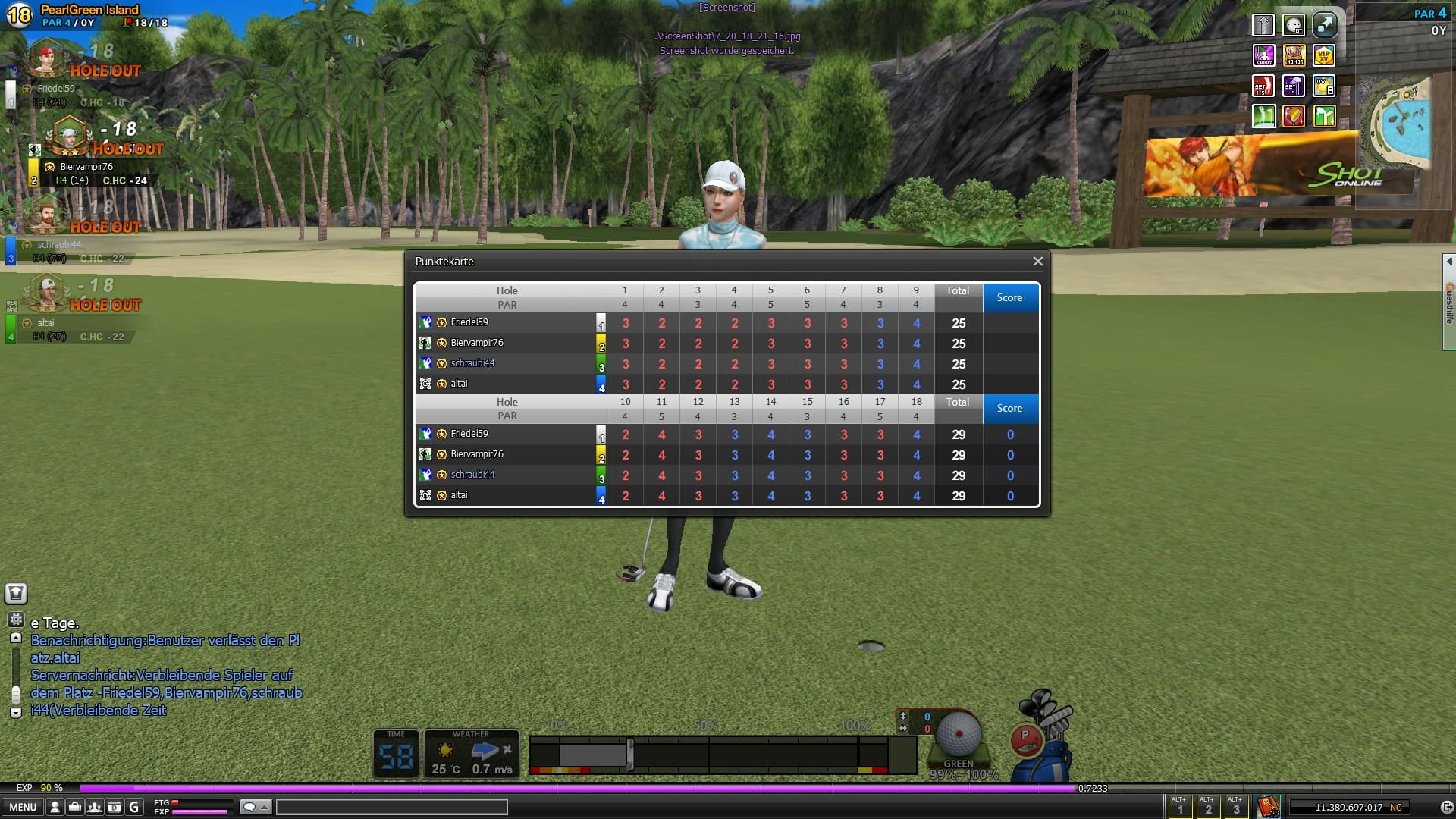Screen dimensions: 1456x819
Task: Click the exit icon on bottom bar
Action: [x=1446, y=807]
